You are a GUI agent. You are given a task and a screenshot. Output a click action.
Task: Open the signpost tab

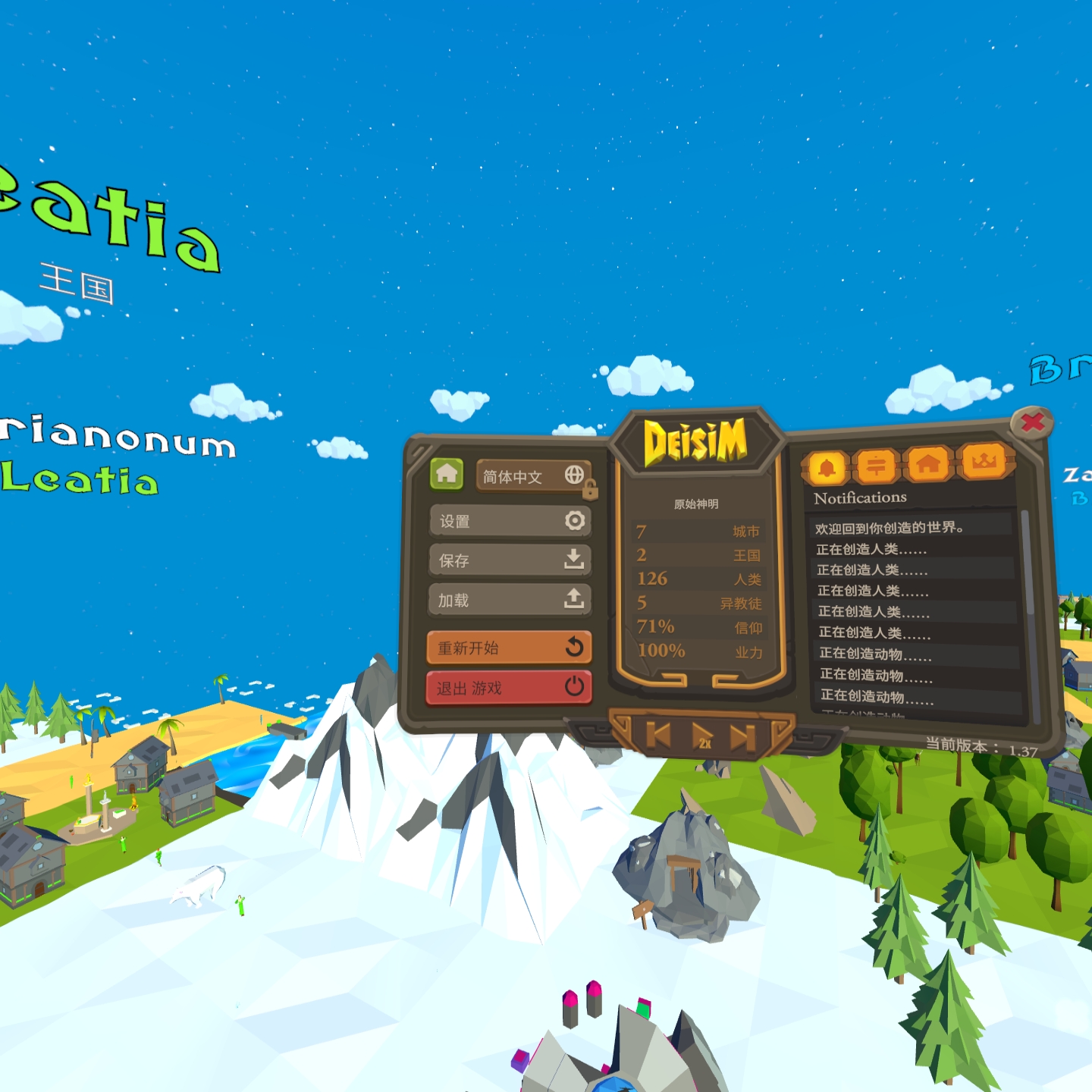[877, 465]
